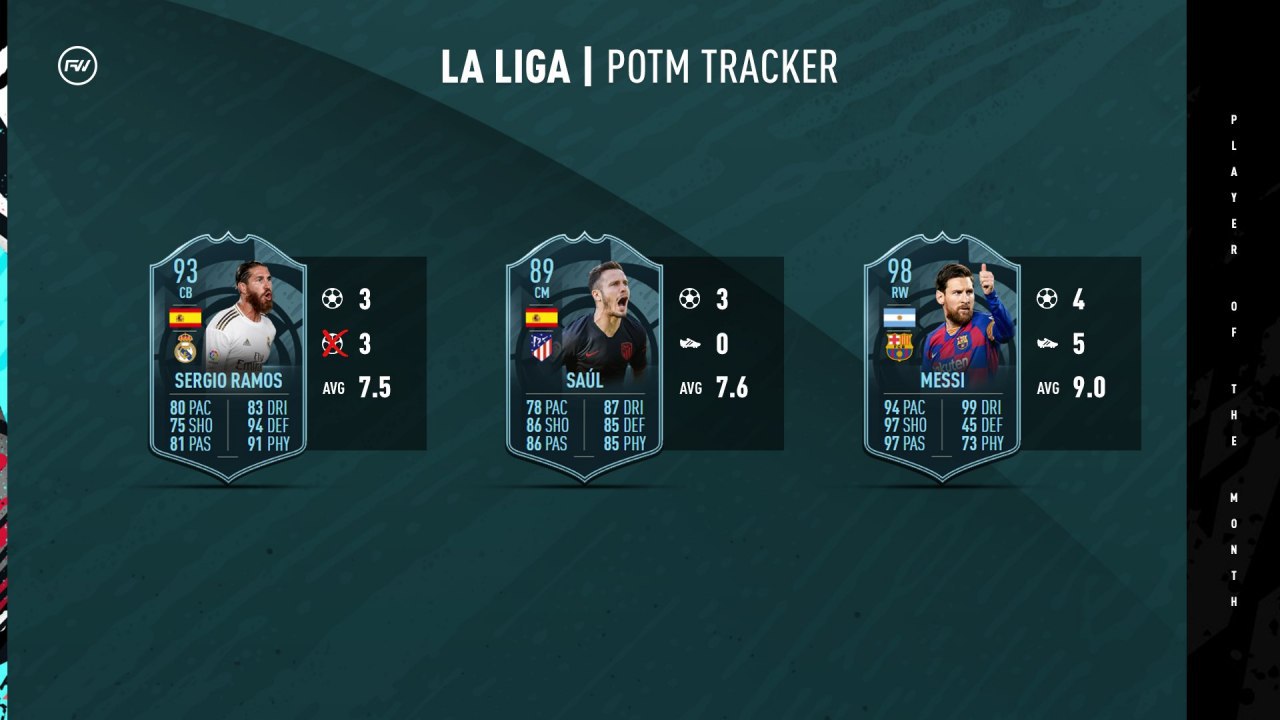The image size is (1280, 720).
Task: Select the Sergio Ramos player card
Action: [x=228, y=357]
